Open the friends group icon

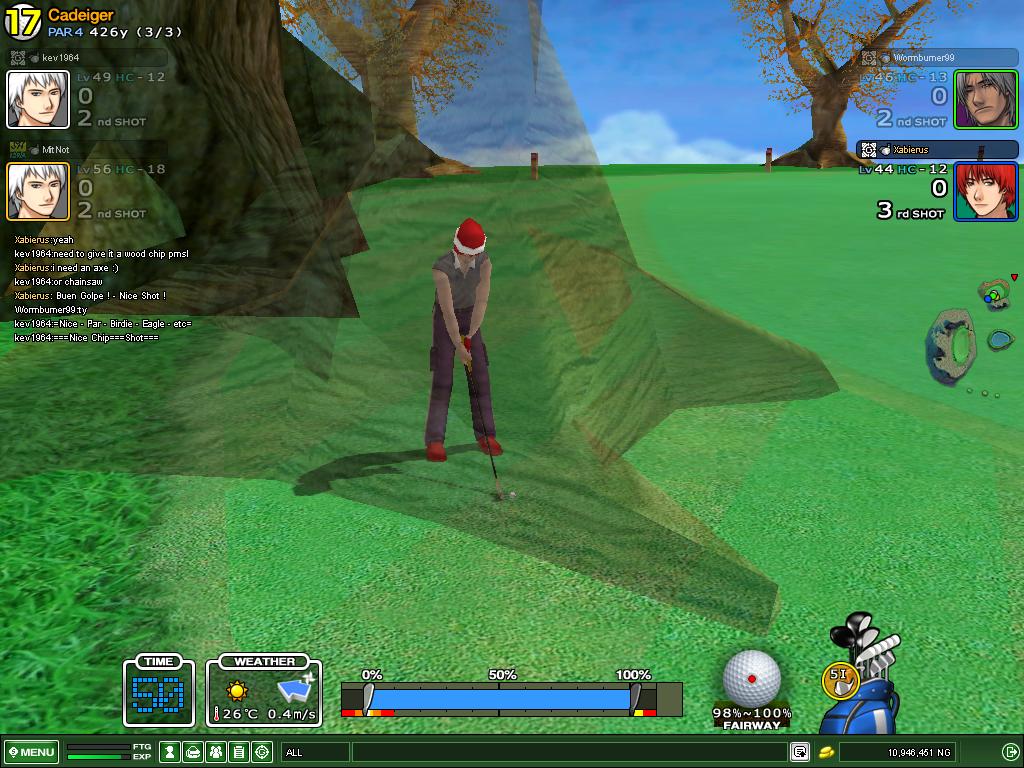click(x=216, y=752)
